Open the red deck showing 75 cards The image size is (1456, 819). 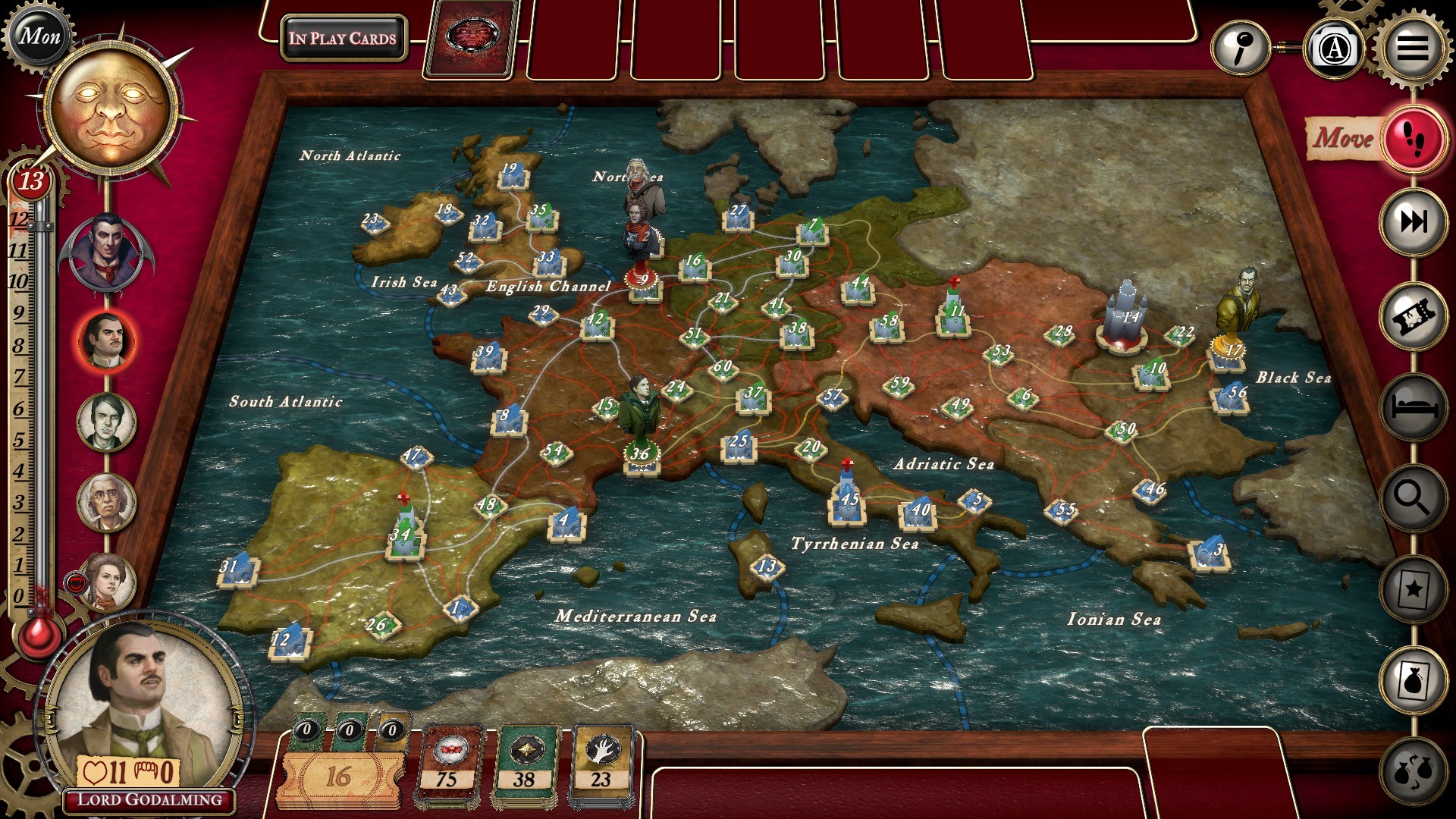point(447,766)
